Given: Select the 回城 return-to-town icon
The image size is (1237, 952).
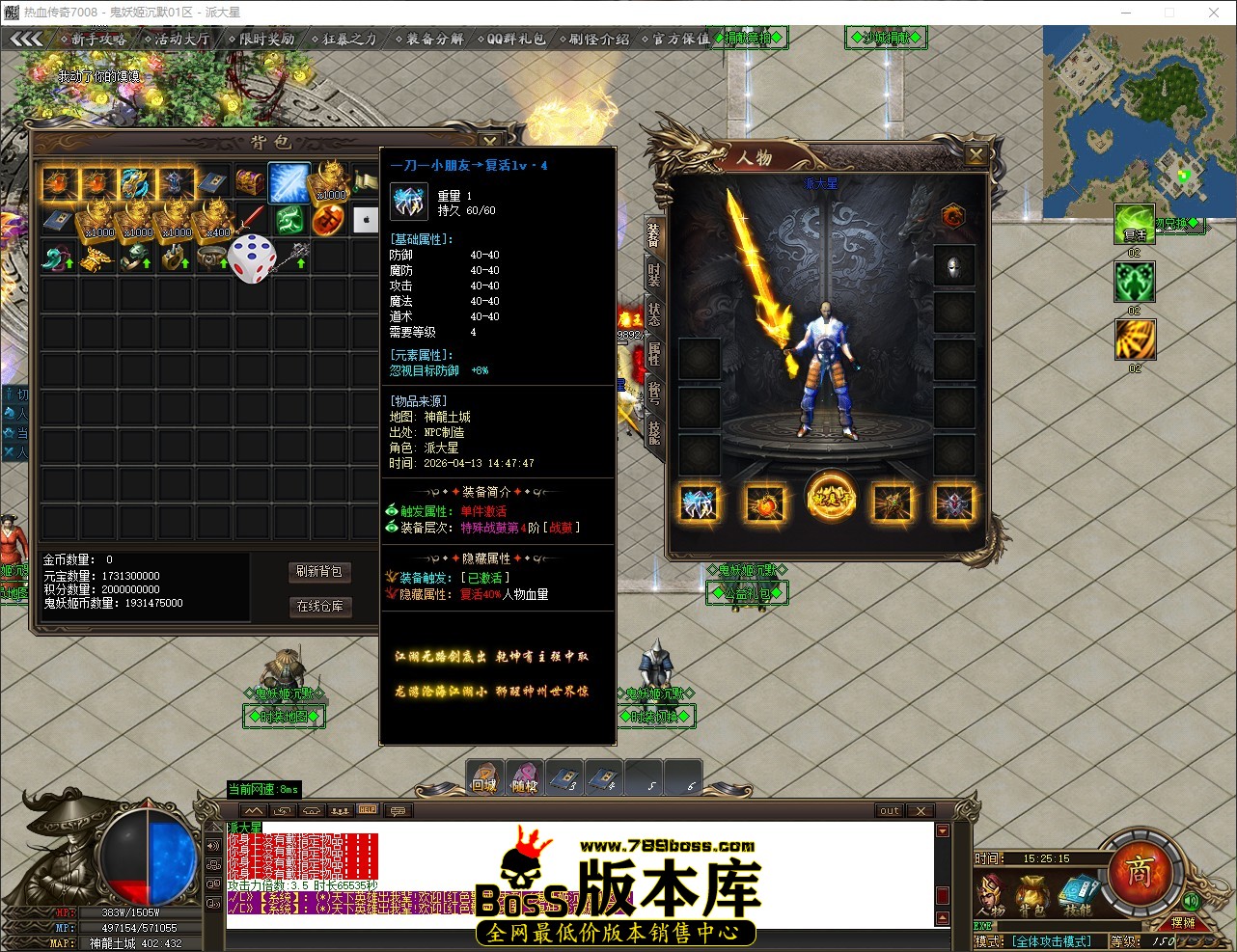Looking at the screenshot, I should 483,777.
